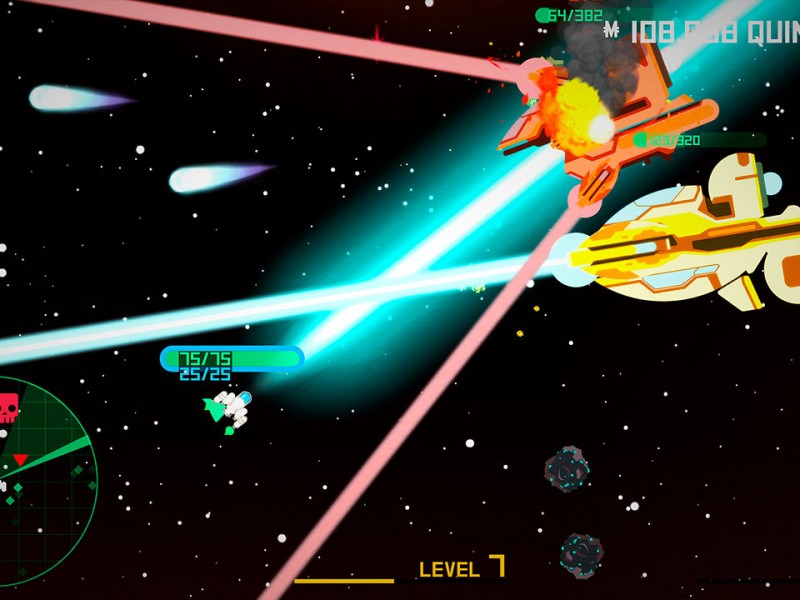
Task: Select the red skull marker on radar
Action: (x=8, y=408)
